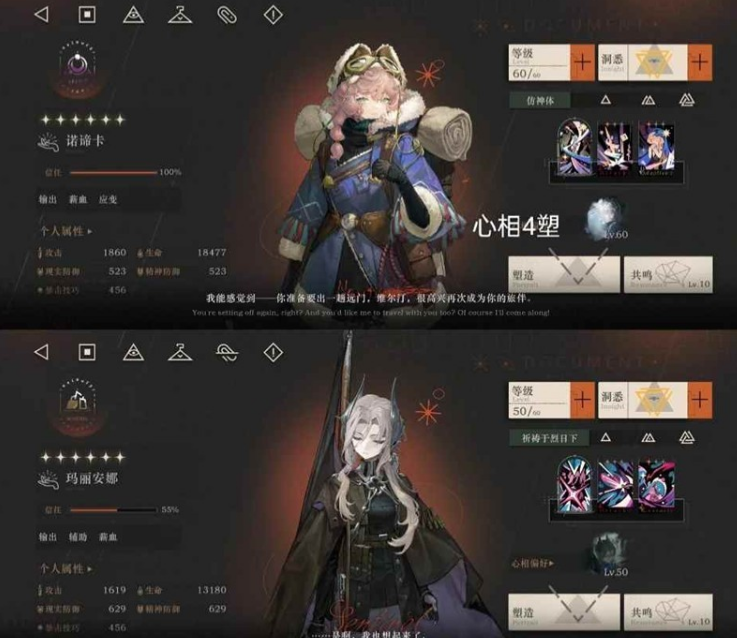Click the paperclip icon in 诺谛卡's toolbar

[227, 15]
